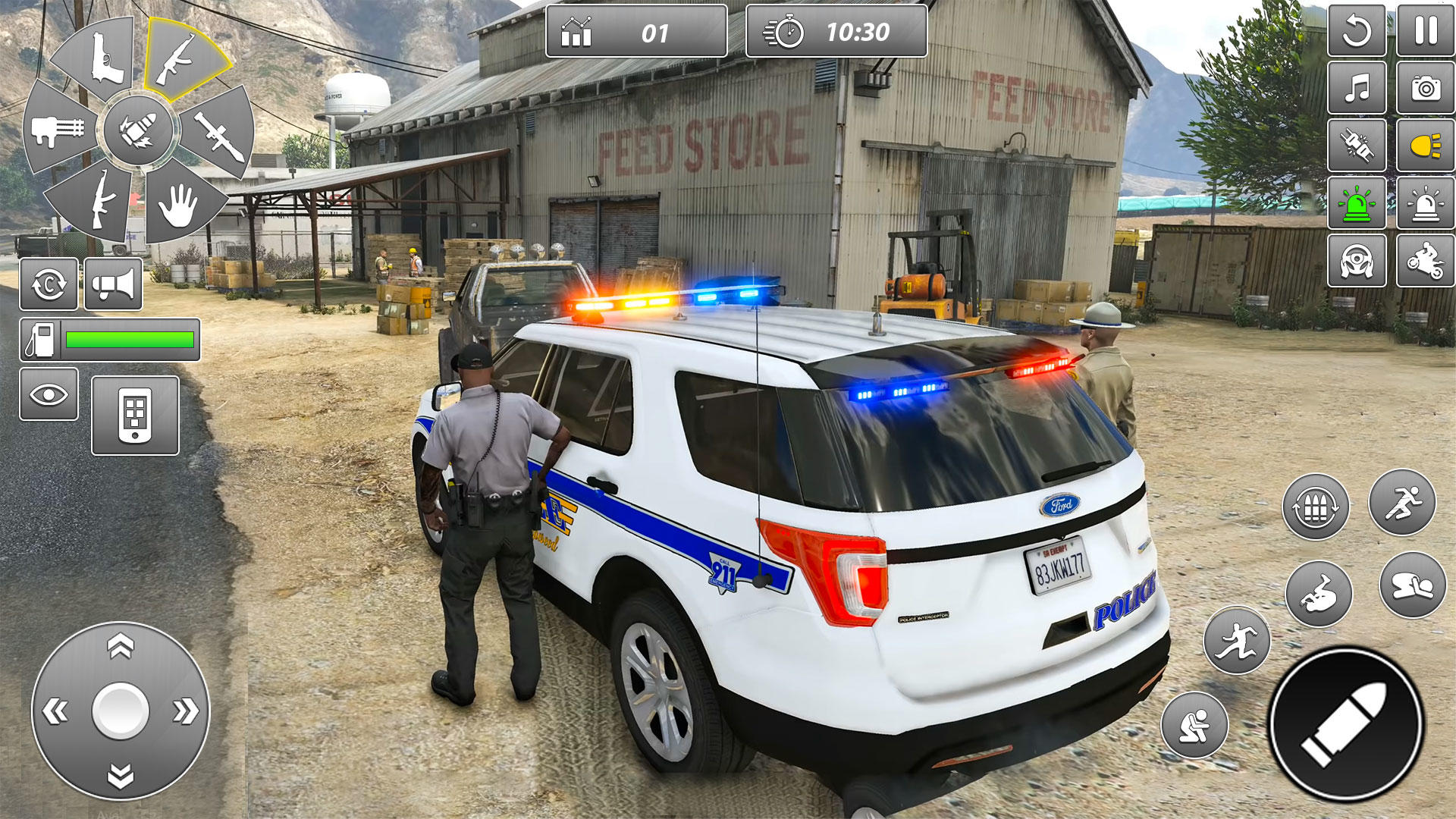Screen dimensions: 1456x819
Task: Tap the joystick's up arrow
Action: (x=121, y=647)
